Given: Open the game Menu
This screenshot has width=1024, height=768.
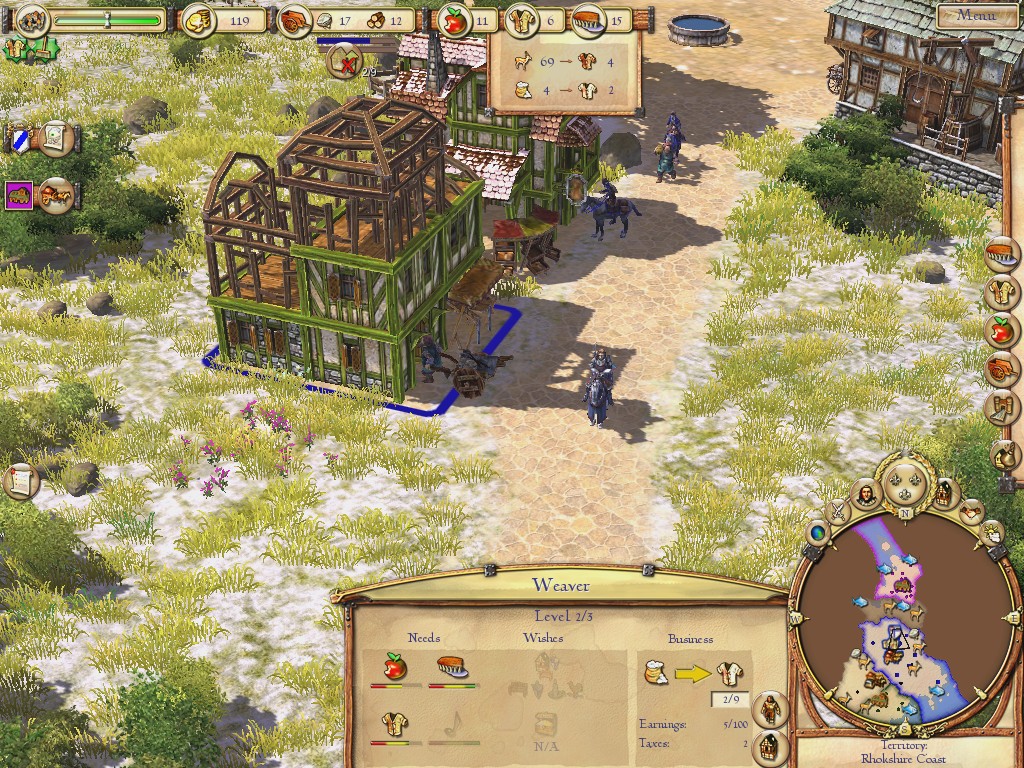Looking at the screenshot, I should coord(975,15).
